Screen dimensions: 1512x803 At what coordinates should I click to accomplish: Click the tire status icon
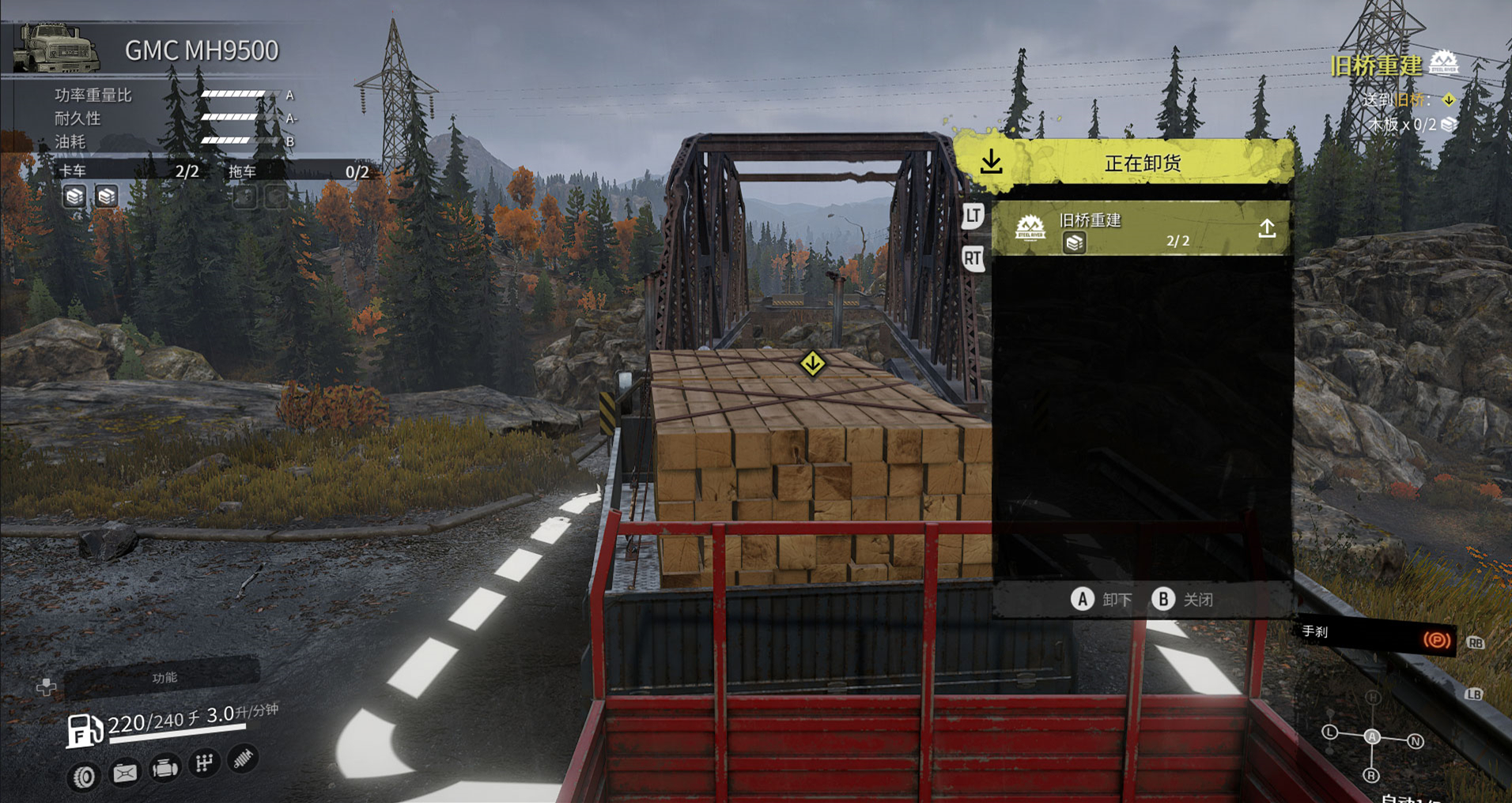click(x=84, y=776)
